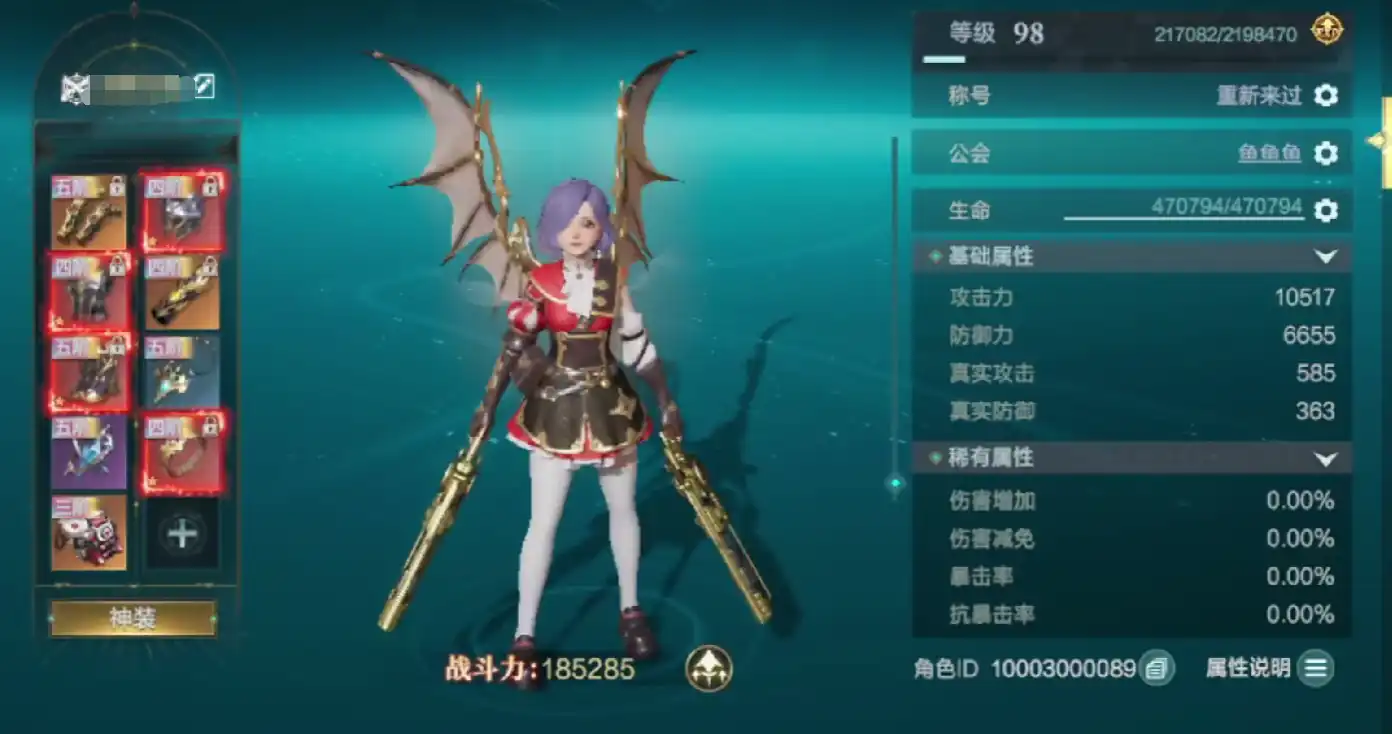This screenshot has height=734, width=1392.
Task: Add equipment in the empty plus slot
Action: [182, 533]
